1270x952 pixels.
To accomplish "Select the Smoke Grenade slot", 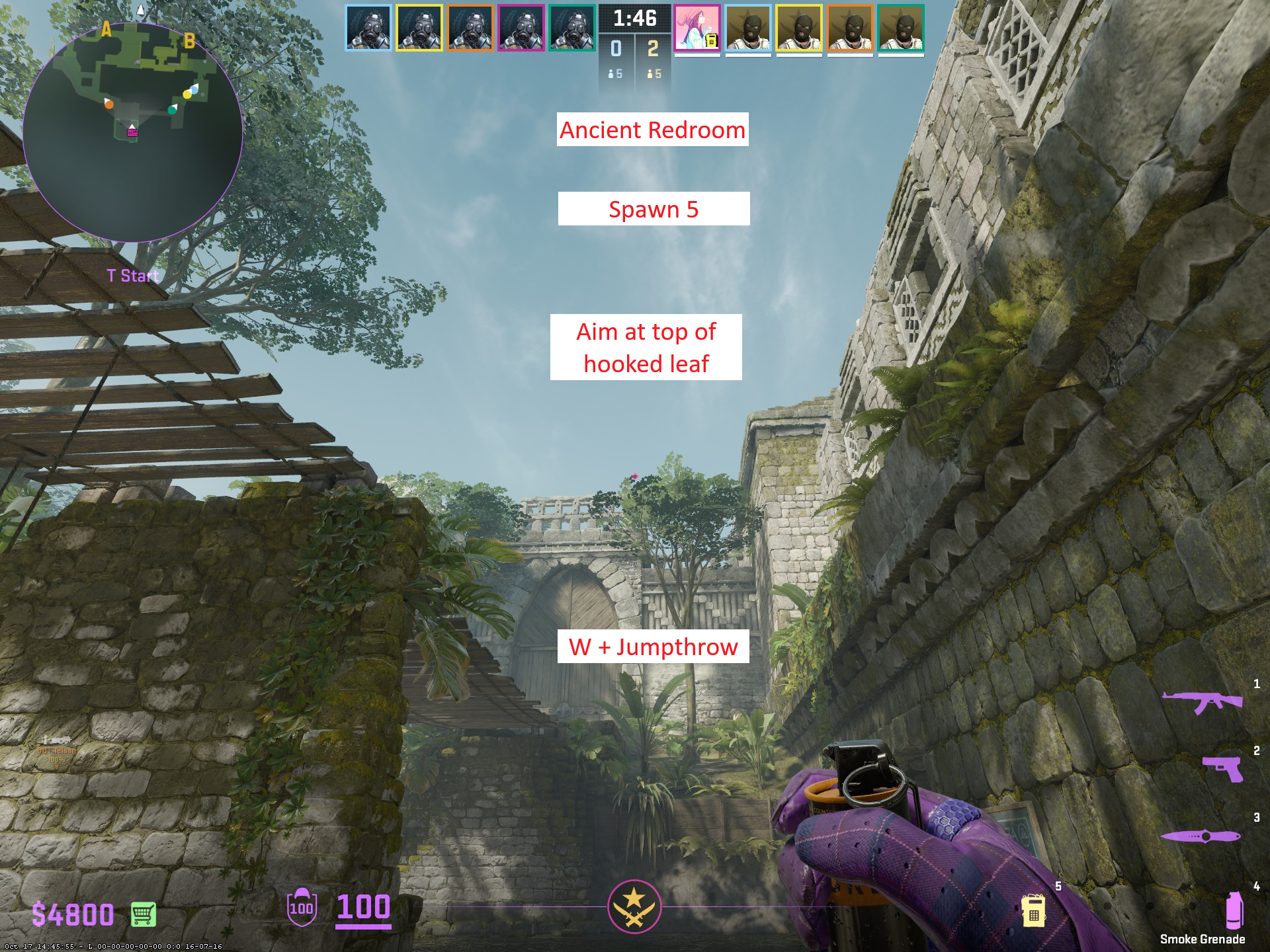I will 1234,910.
